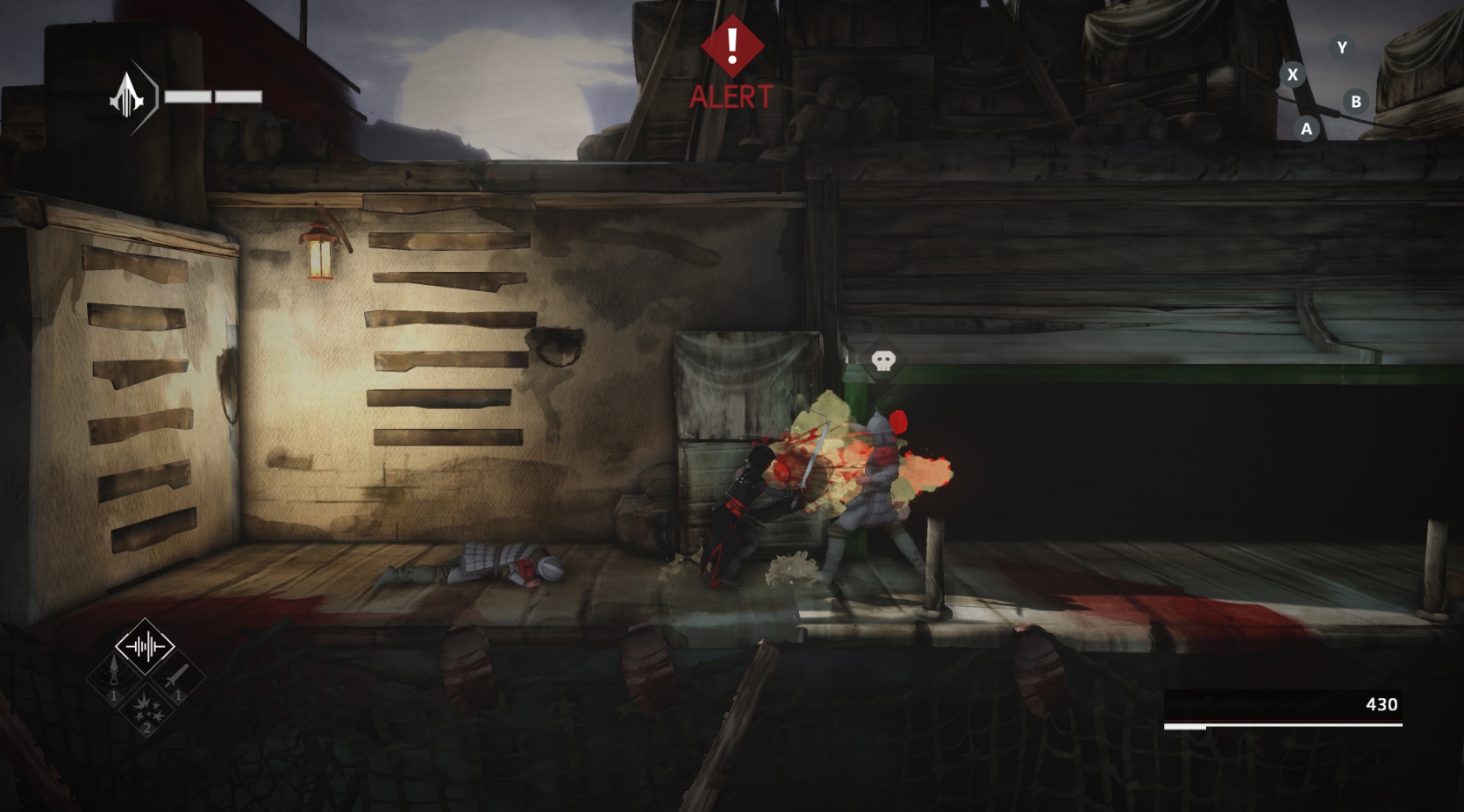Viewport: 1464px width, 812px height.
Task: Select the ALERT status label
Action: 731,96
